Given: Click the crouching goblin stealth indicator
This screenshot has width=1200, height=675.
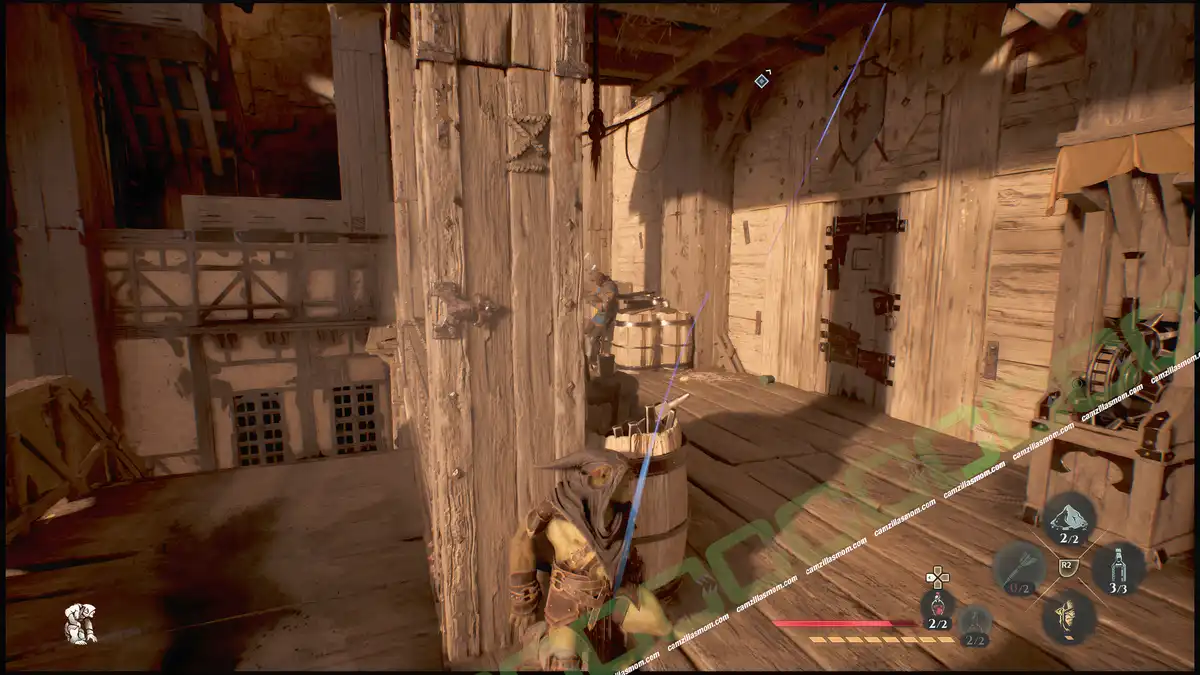Looking at the screenshot, I should pyautogui.click(x=80, y=623).
